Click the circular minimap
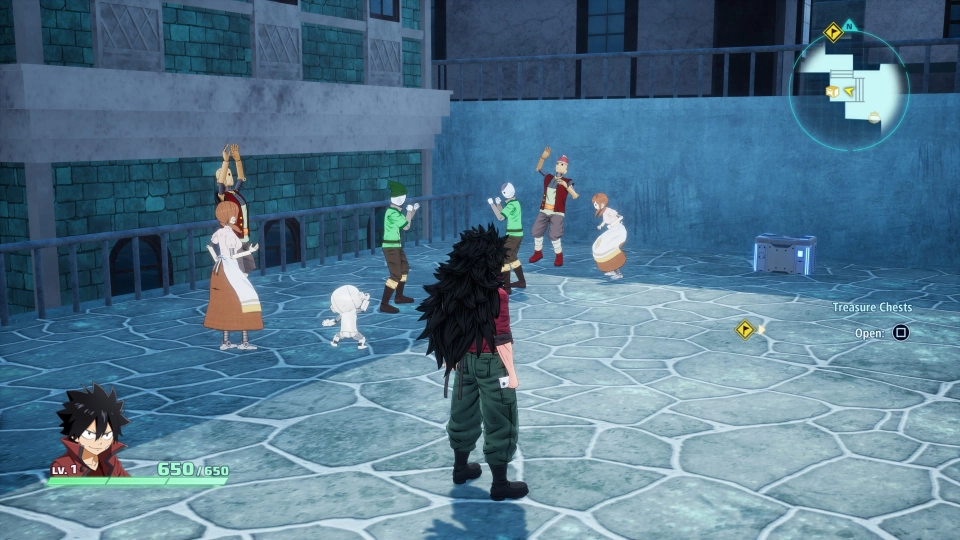The image size is (960, 540). pyautogui.click(x=849, y=90)
